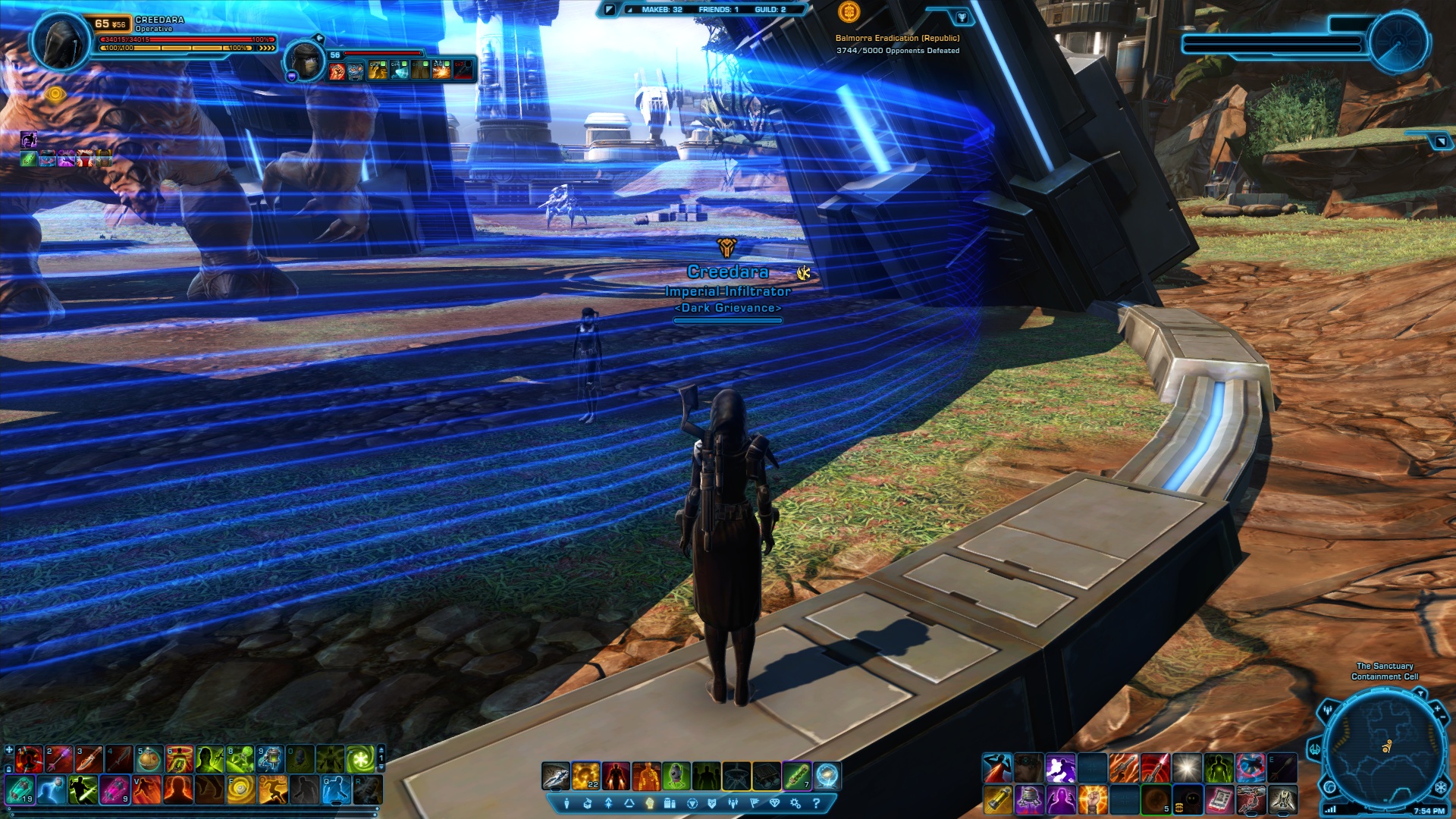The width and height of the screenshot is (1456, 819).
Task: Open the Cartel Market diamond icon
Action: (776, 803)
